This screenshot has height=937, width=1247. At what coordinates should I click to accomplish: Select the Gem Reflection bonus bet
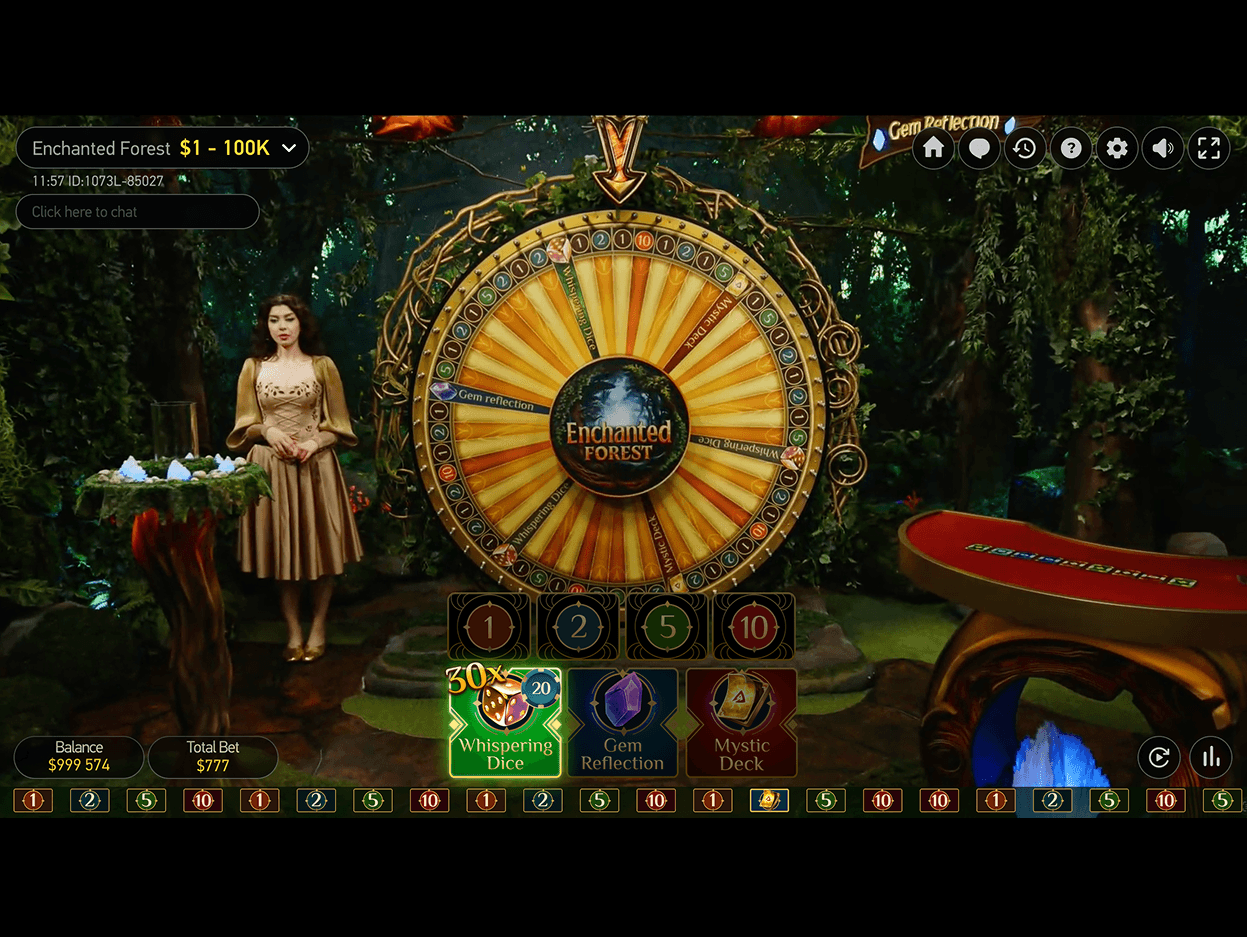tap(622, 723)
